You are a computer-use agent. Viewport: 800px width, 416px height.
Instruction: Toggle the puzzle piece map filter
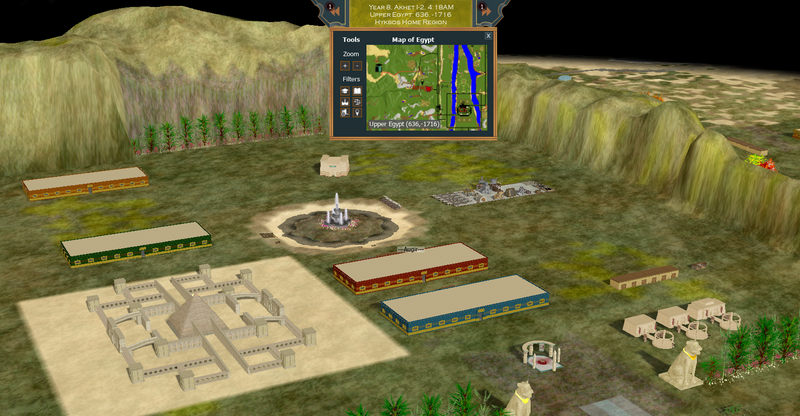coord(357,101)
